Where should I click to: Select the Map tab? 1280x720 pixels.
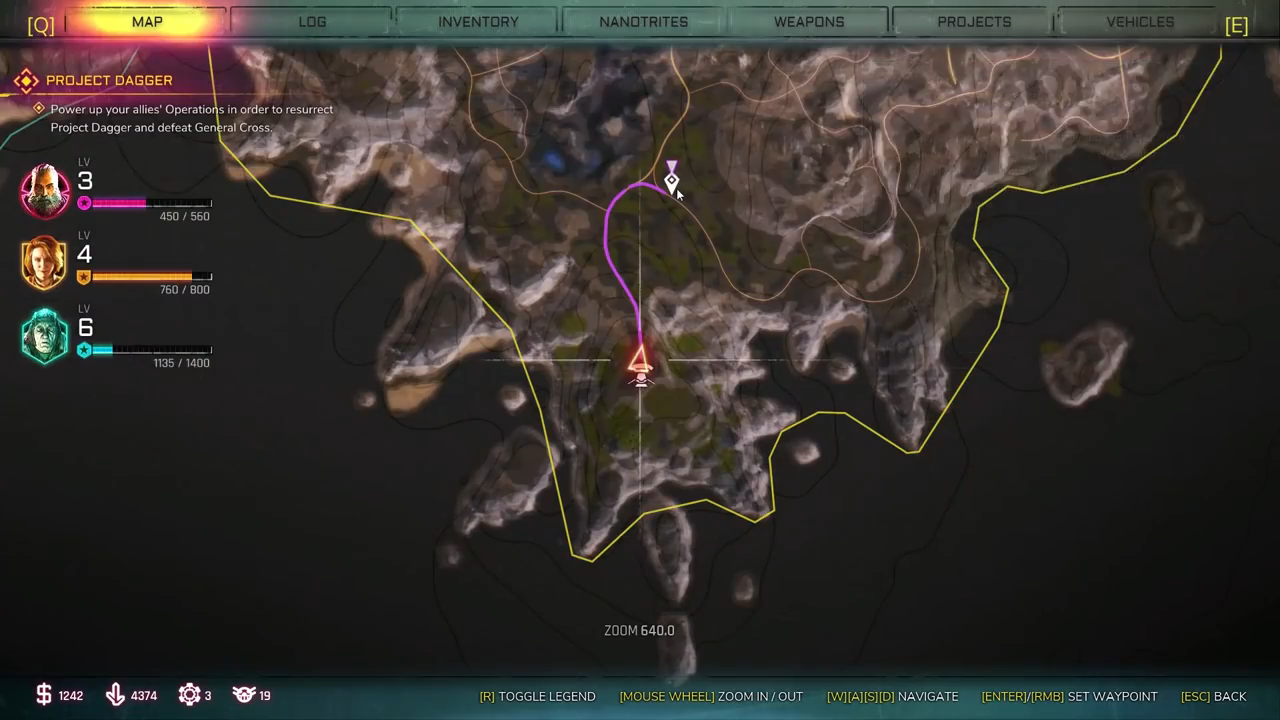tap(147, 22)
